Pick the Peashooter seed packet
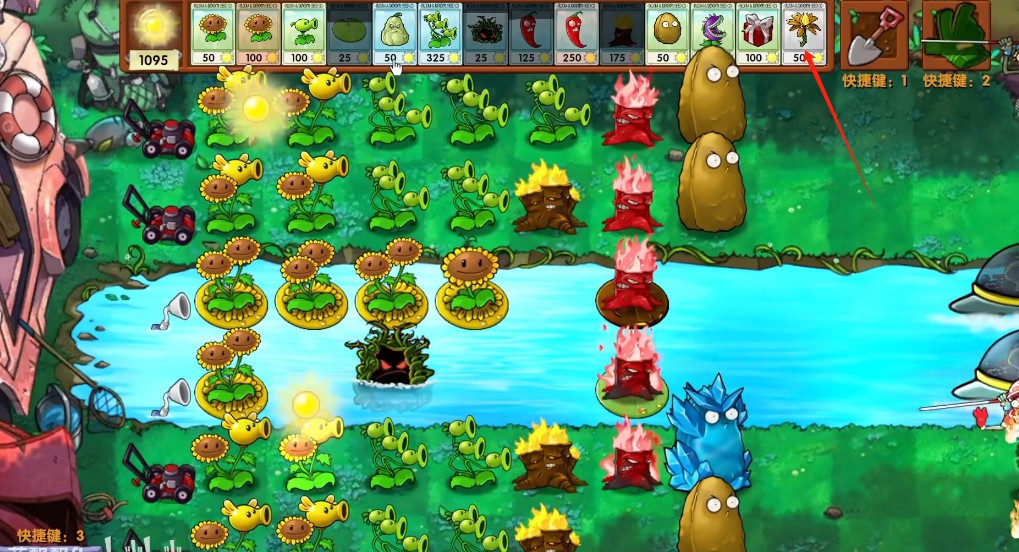The height and width of the screenshot is (552, 1019). [301, 35]
